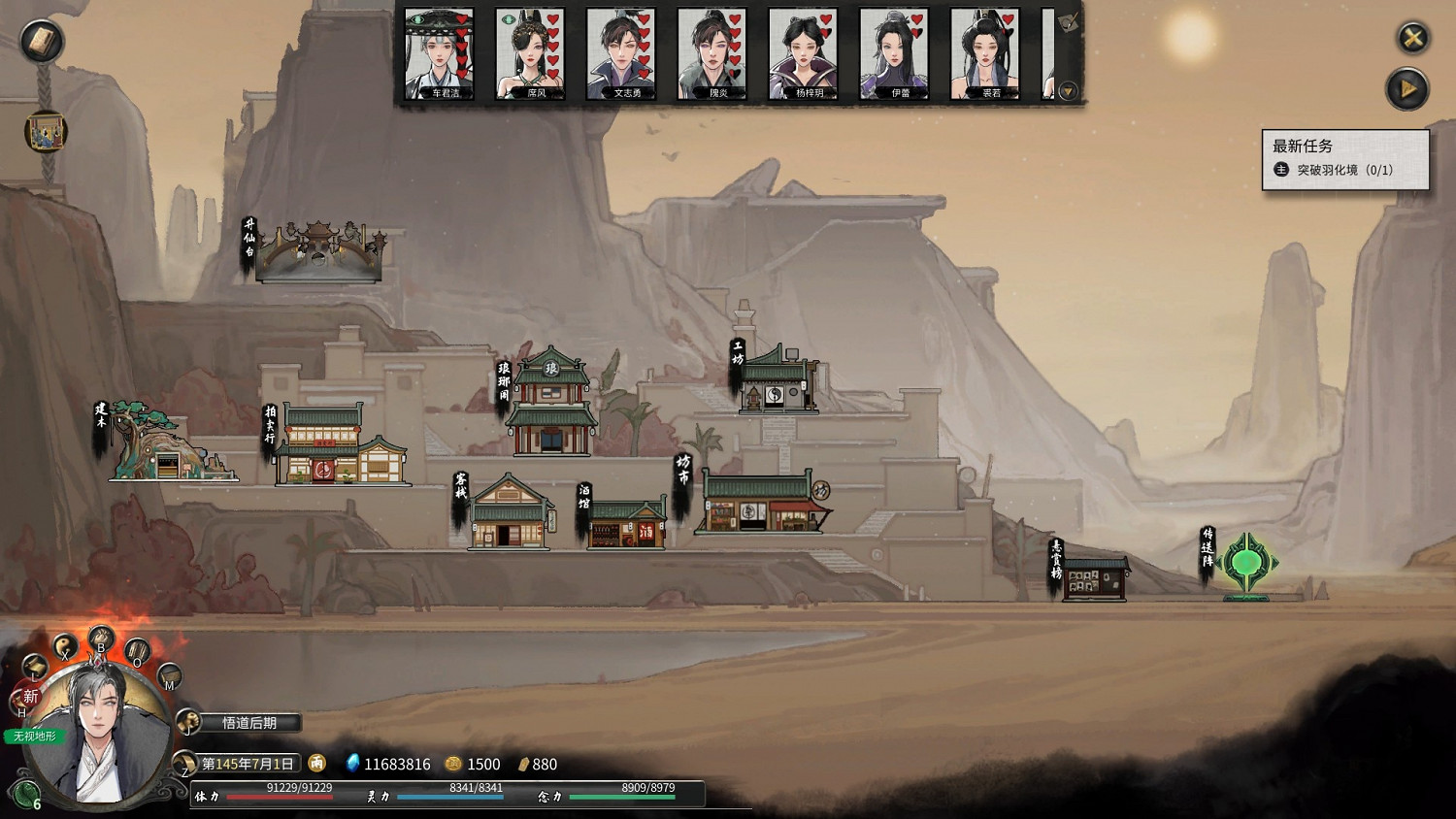Select the 伊蕾 character portrait

point(894,53)
